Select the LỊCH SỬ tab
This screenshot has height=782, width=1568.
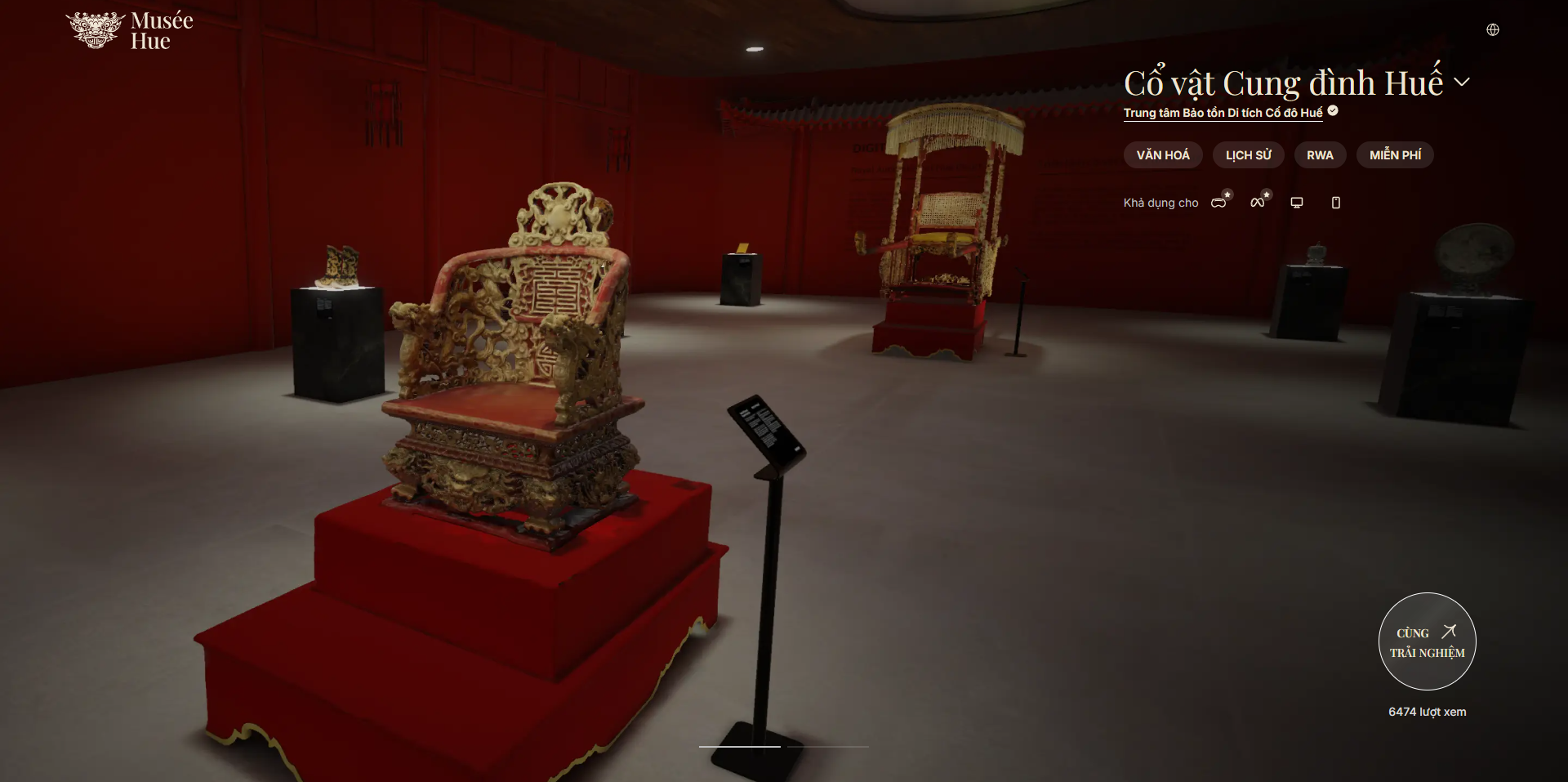coord(1248,154)
